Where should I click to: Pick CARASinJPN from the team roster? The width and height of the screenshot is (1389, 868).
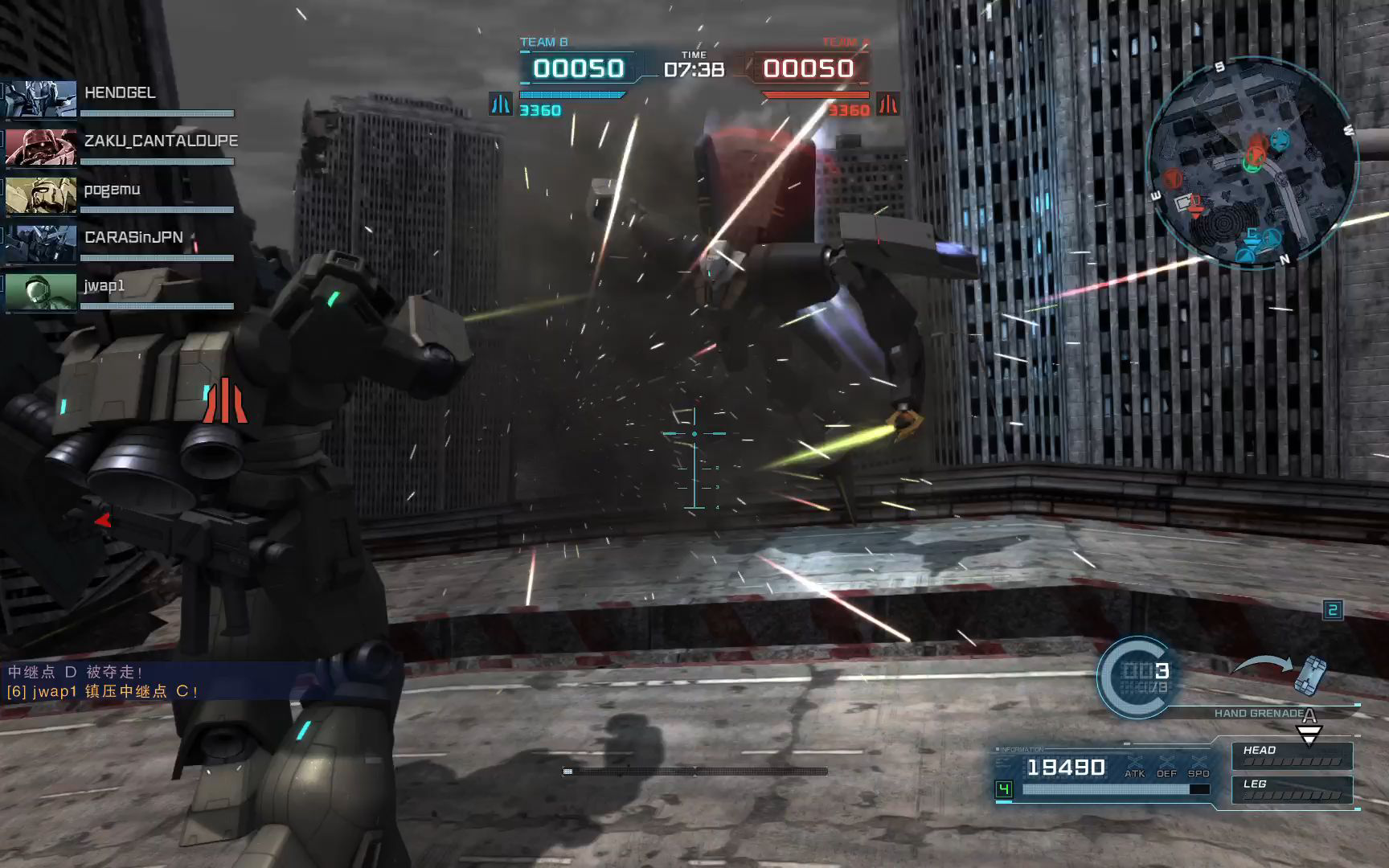(133, 238)
